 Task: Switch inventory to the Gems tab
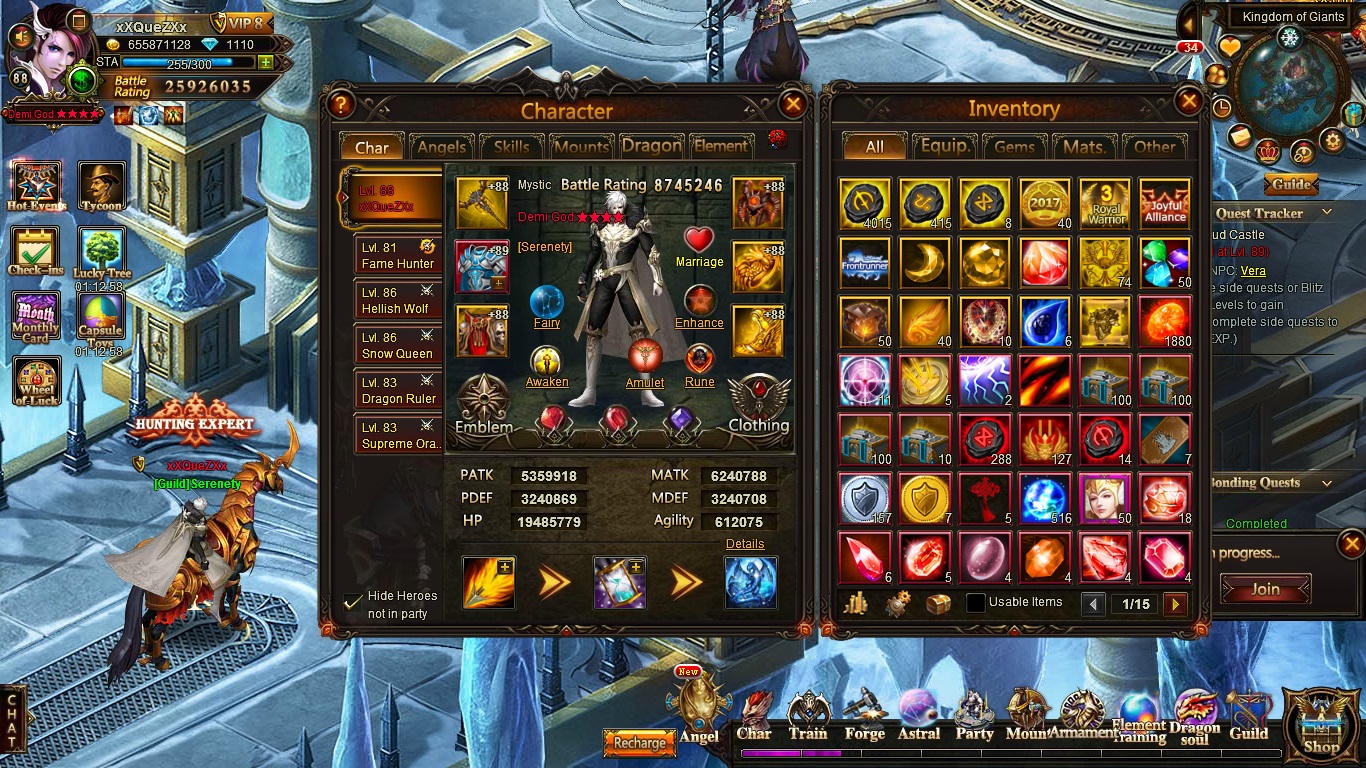pyautogui.click(x=1014, y=147)
